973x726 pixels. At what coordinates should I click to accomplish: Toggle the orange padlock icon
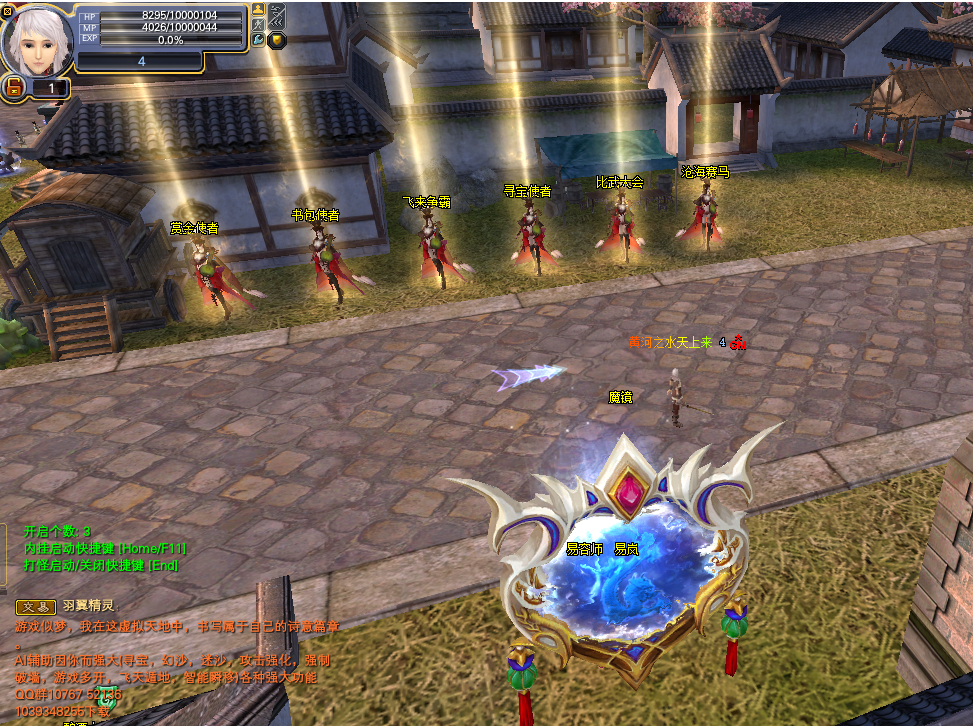[15, 89]
